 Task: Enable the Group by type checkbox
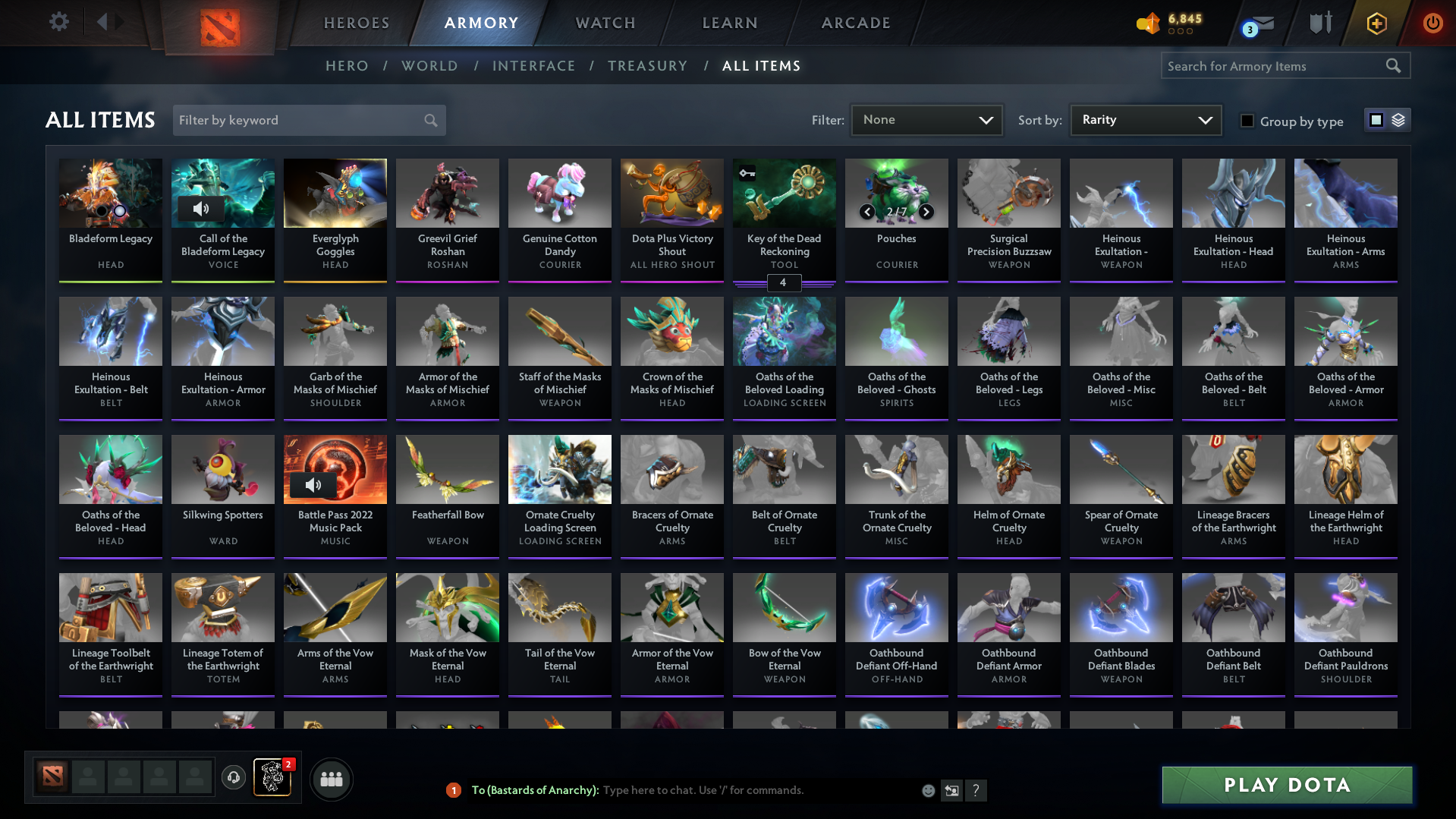(1247, 121)
